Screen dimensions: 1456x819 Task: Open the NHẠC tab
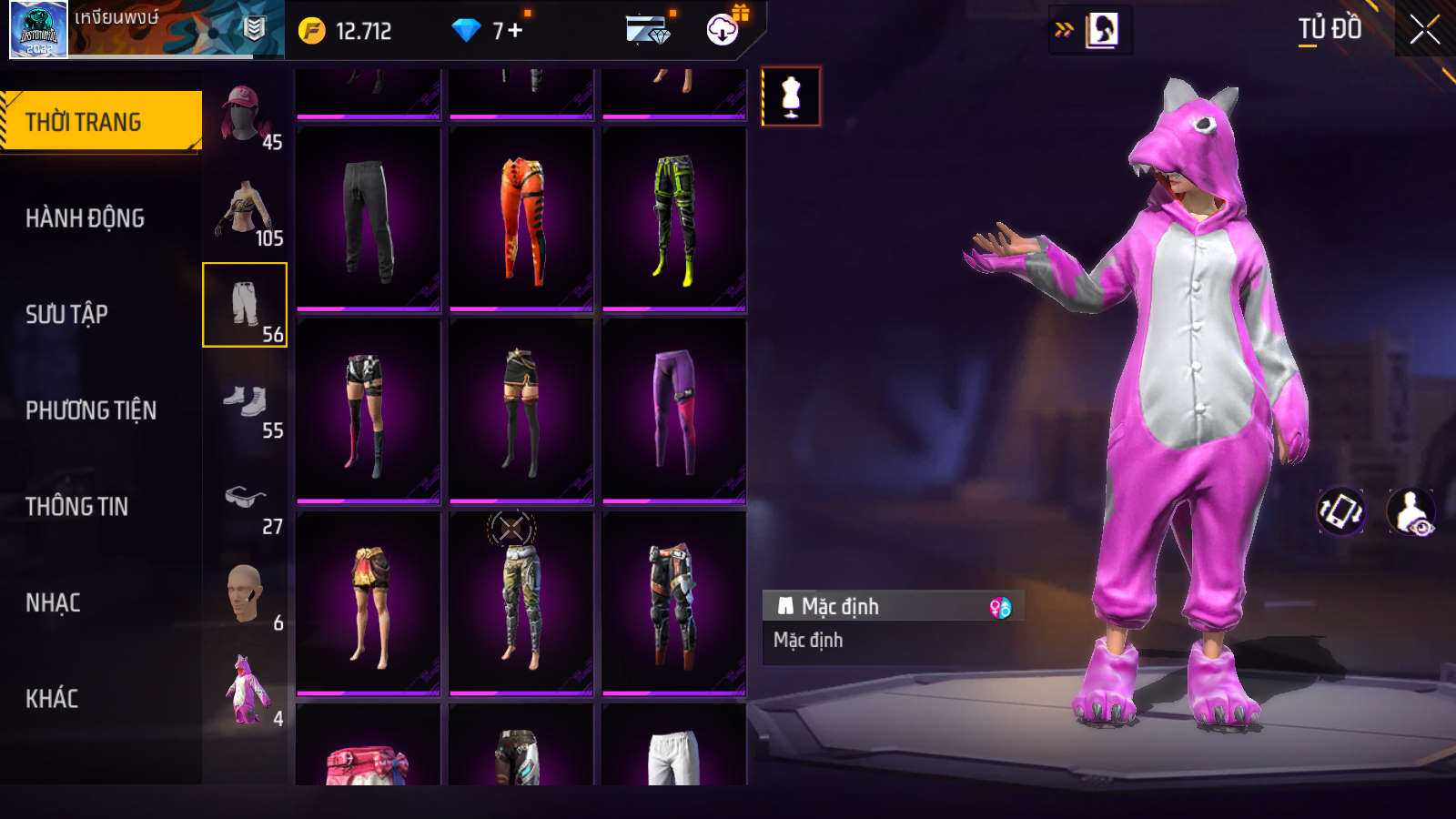[53, 603]
